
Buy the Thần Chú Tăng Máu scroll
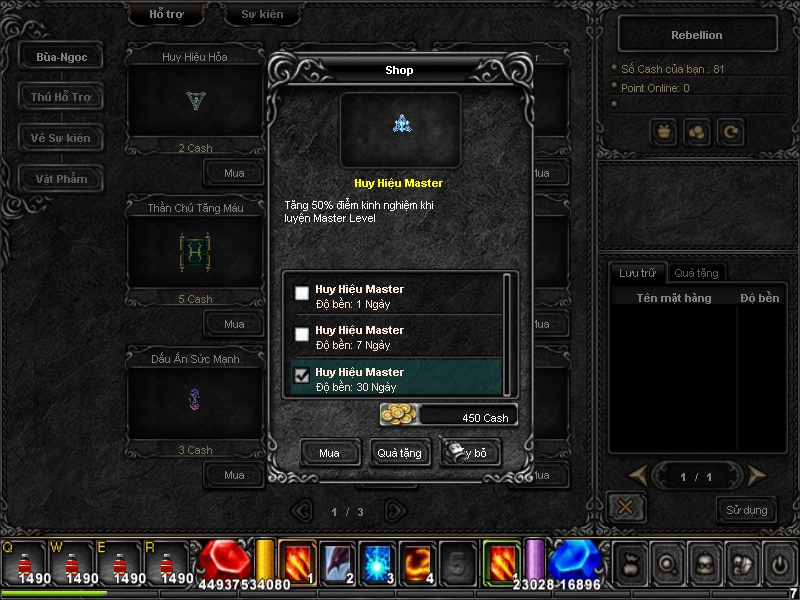(x=234, y=324)
